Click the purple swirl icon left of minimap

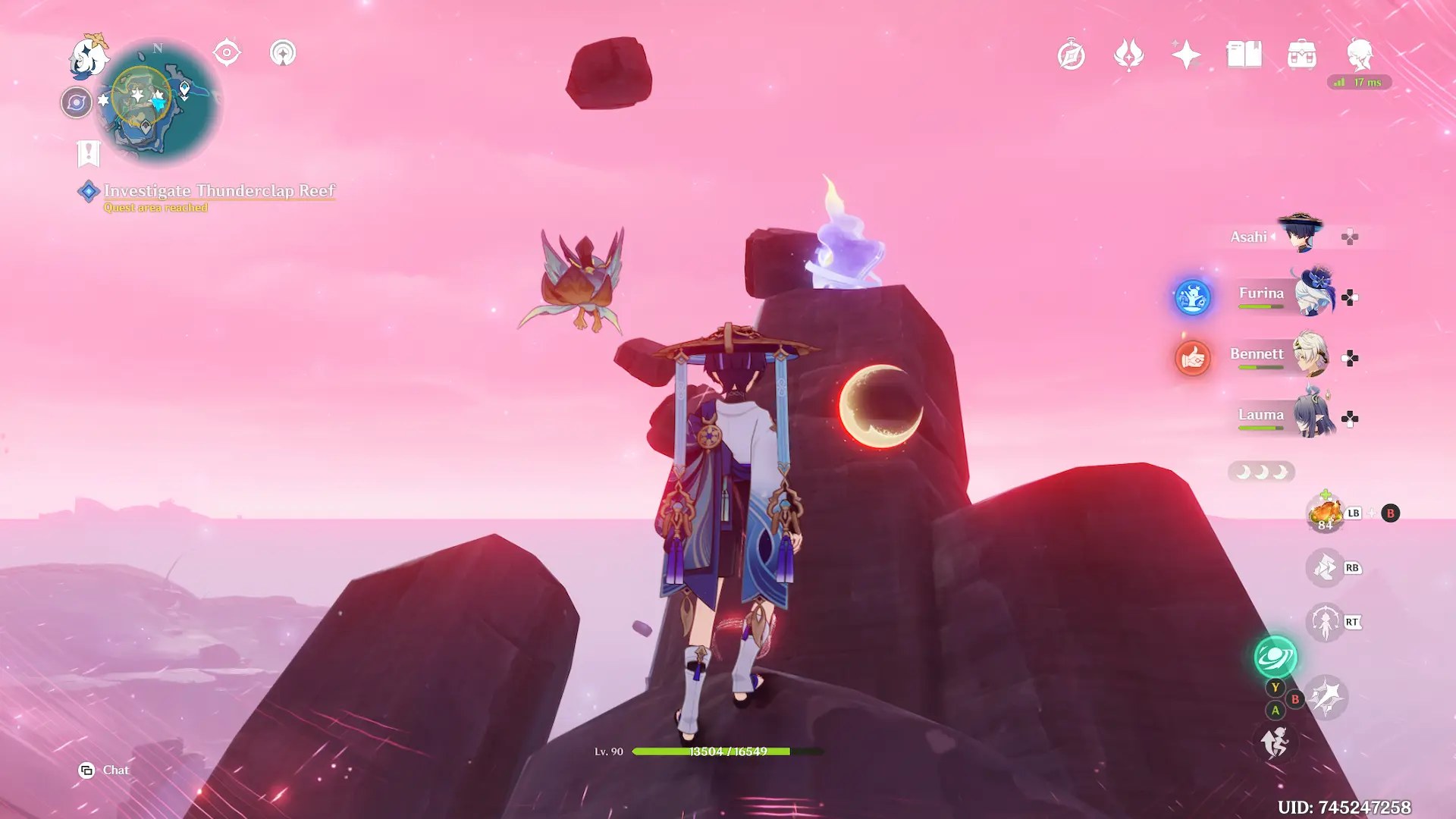point(76,102)
